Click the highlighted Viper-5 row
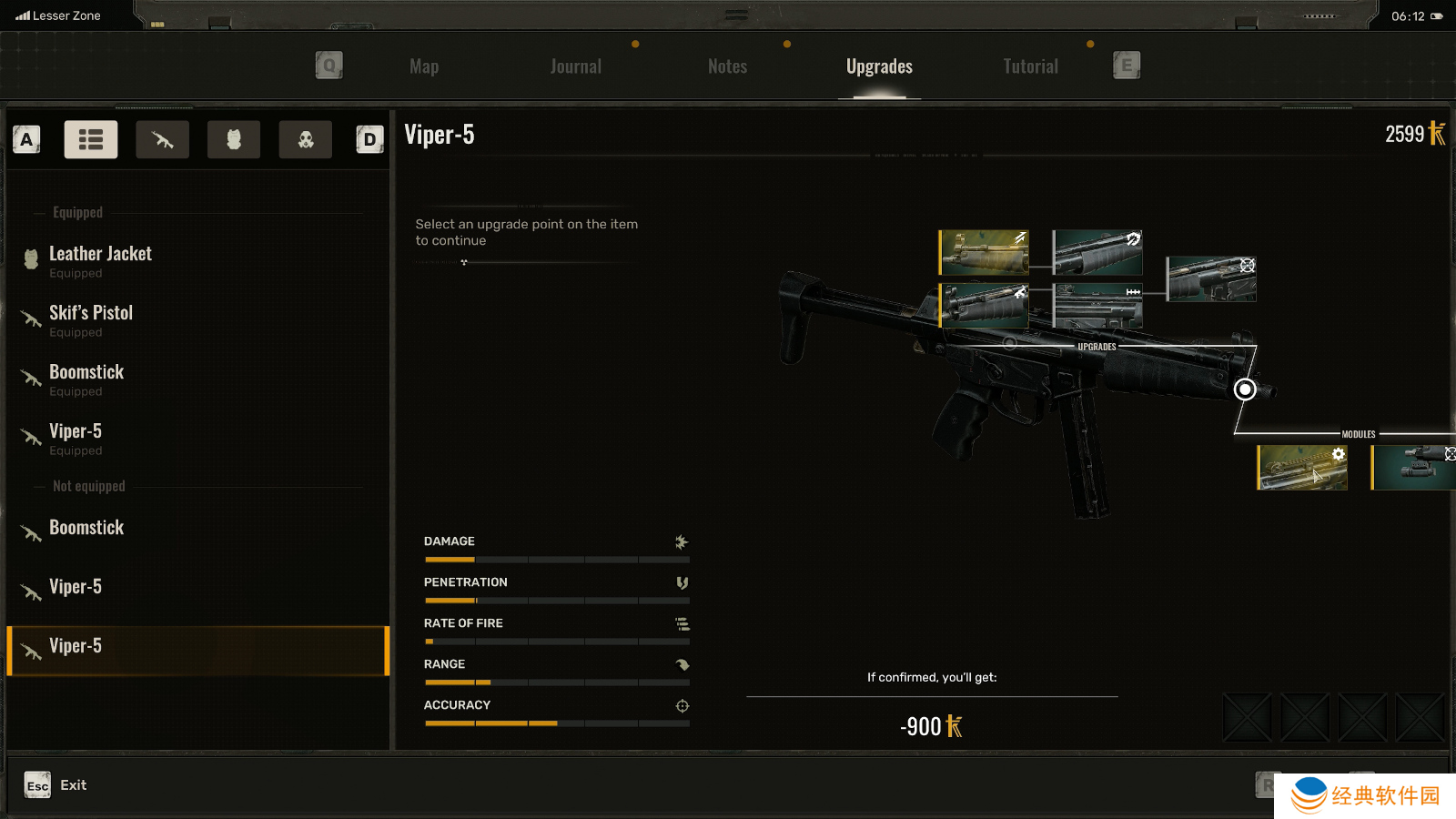Image resolution: width=1456 pixels, height=819 pixels. pyautogui.click(x=198, y=651)
